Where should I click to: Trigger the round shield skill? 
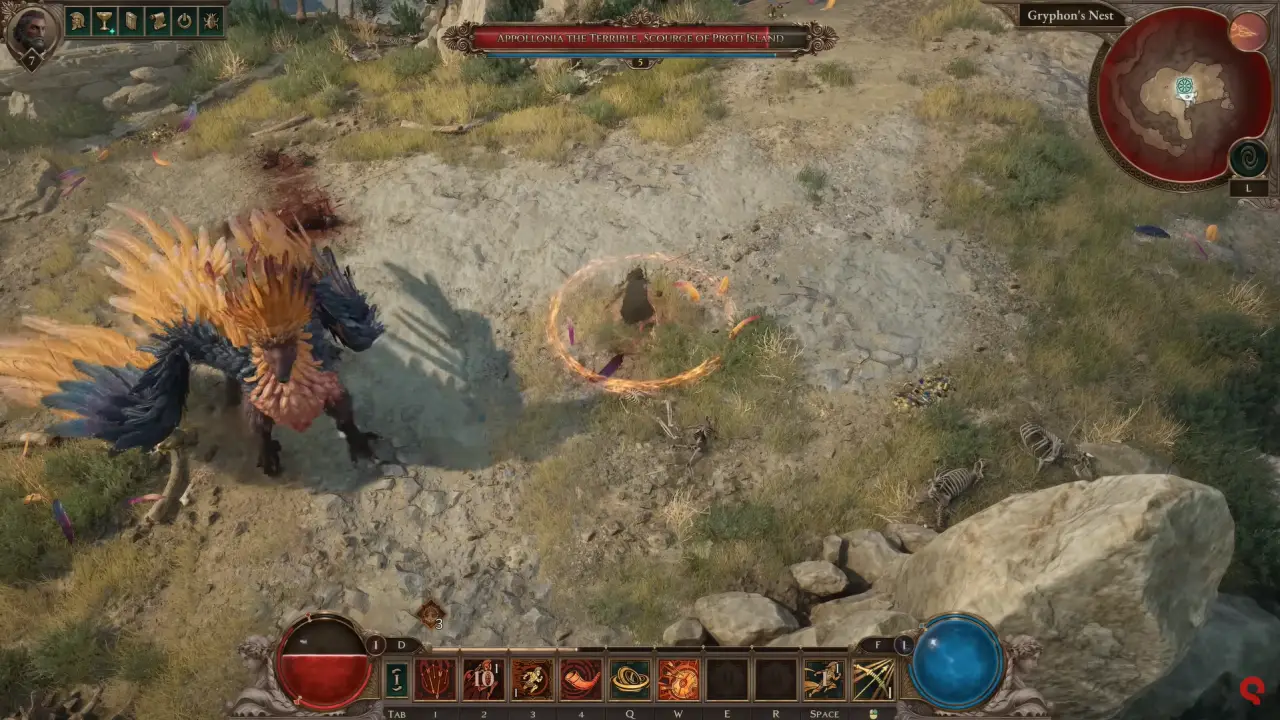[x=679, y=680]
